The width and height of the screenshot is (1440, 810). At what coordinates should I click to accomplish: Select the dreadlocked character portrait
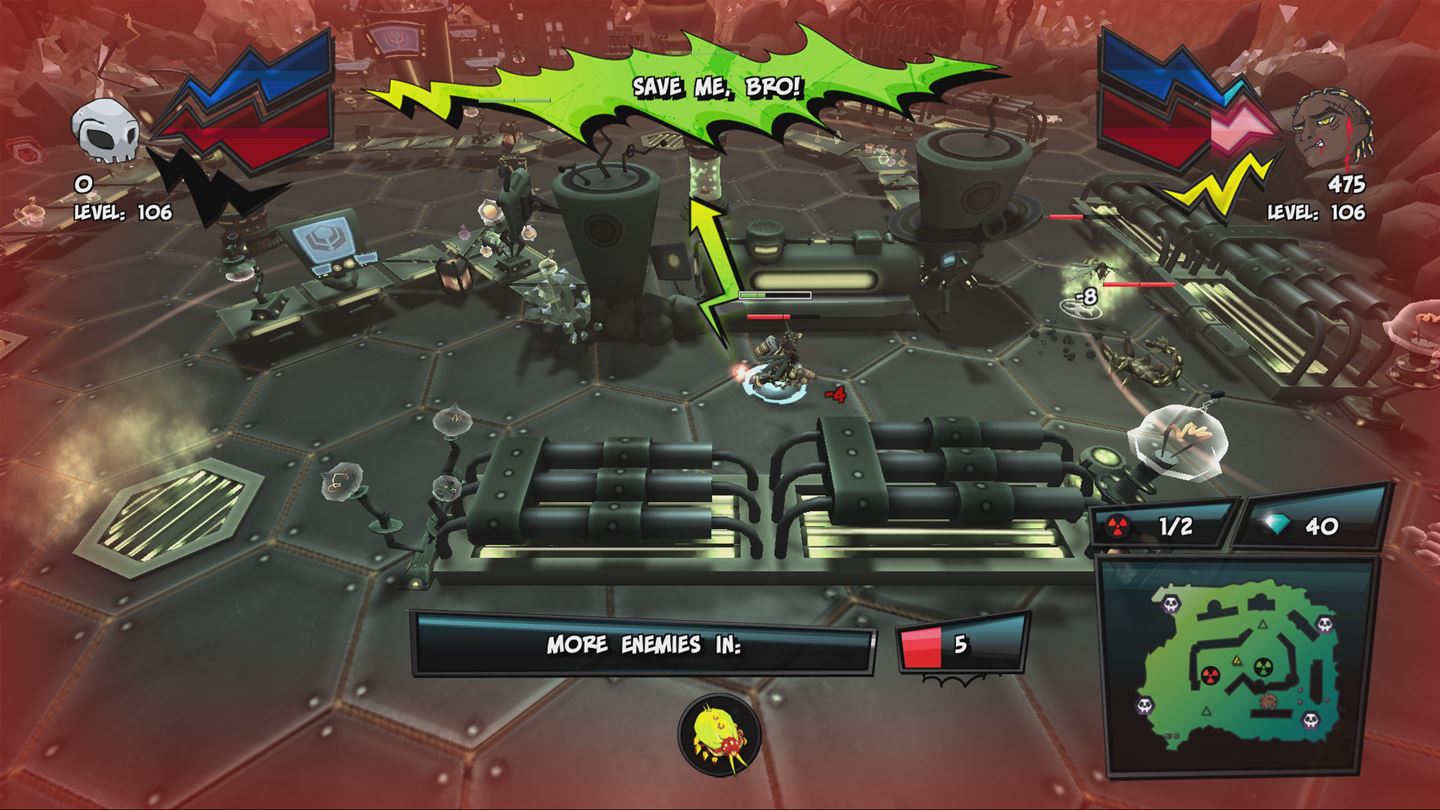[1329, 130]
